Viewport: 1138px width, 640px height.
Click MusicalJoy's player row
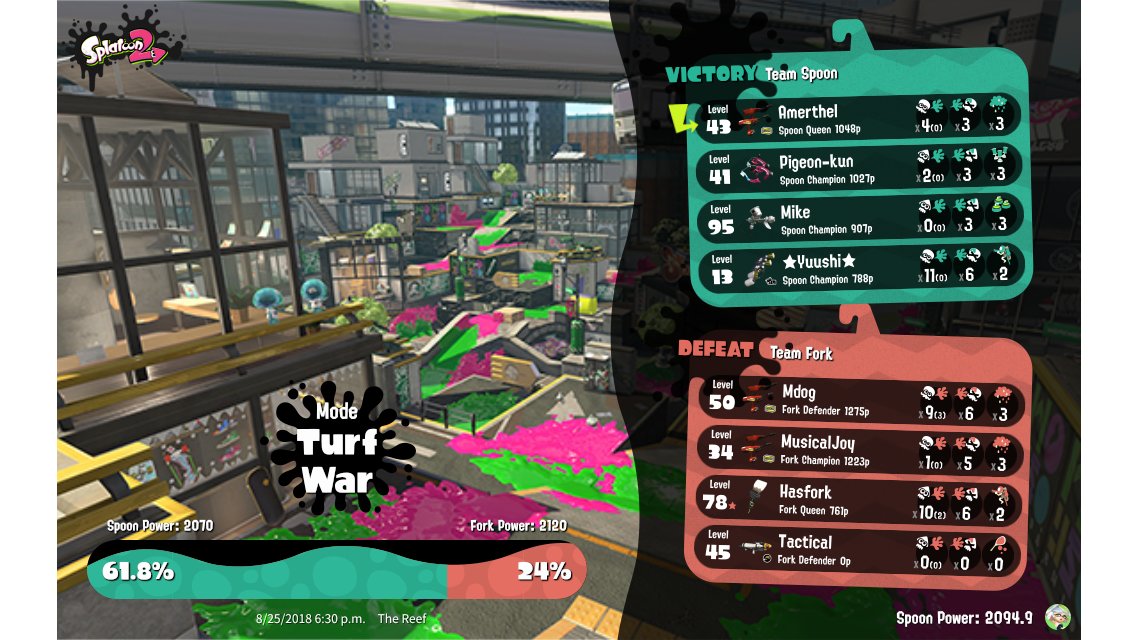(x=860, y=449)
